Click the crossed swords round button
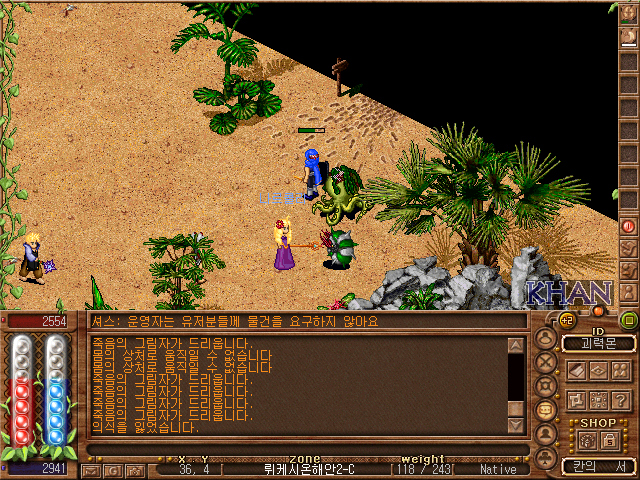Viewport: 640px width, 480px height. (546, 361)
